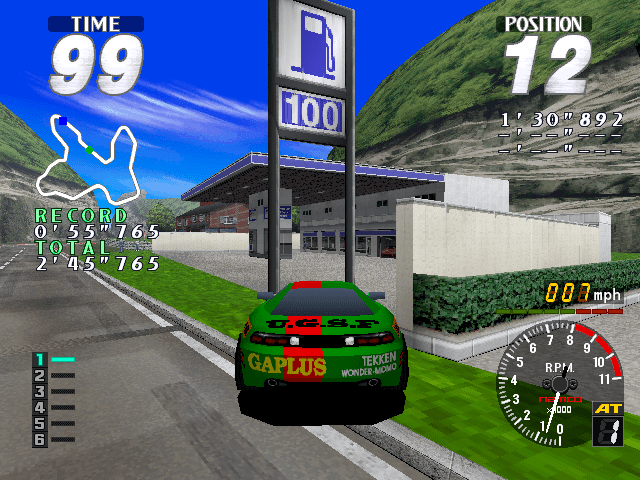Select gear 6 in the gear list
The width and height of the screenshot is (640, 480).
(x=41, y=440)
